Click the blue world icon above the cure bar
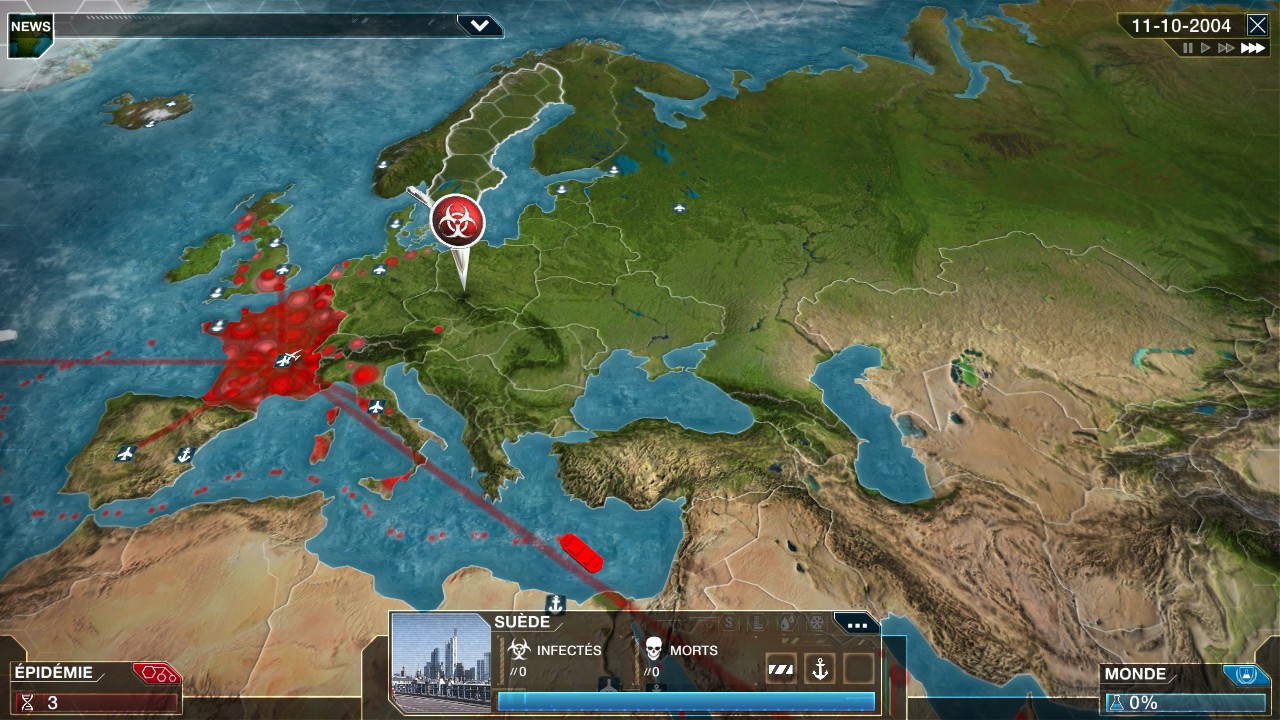 point(1246,675)
